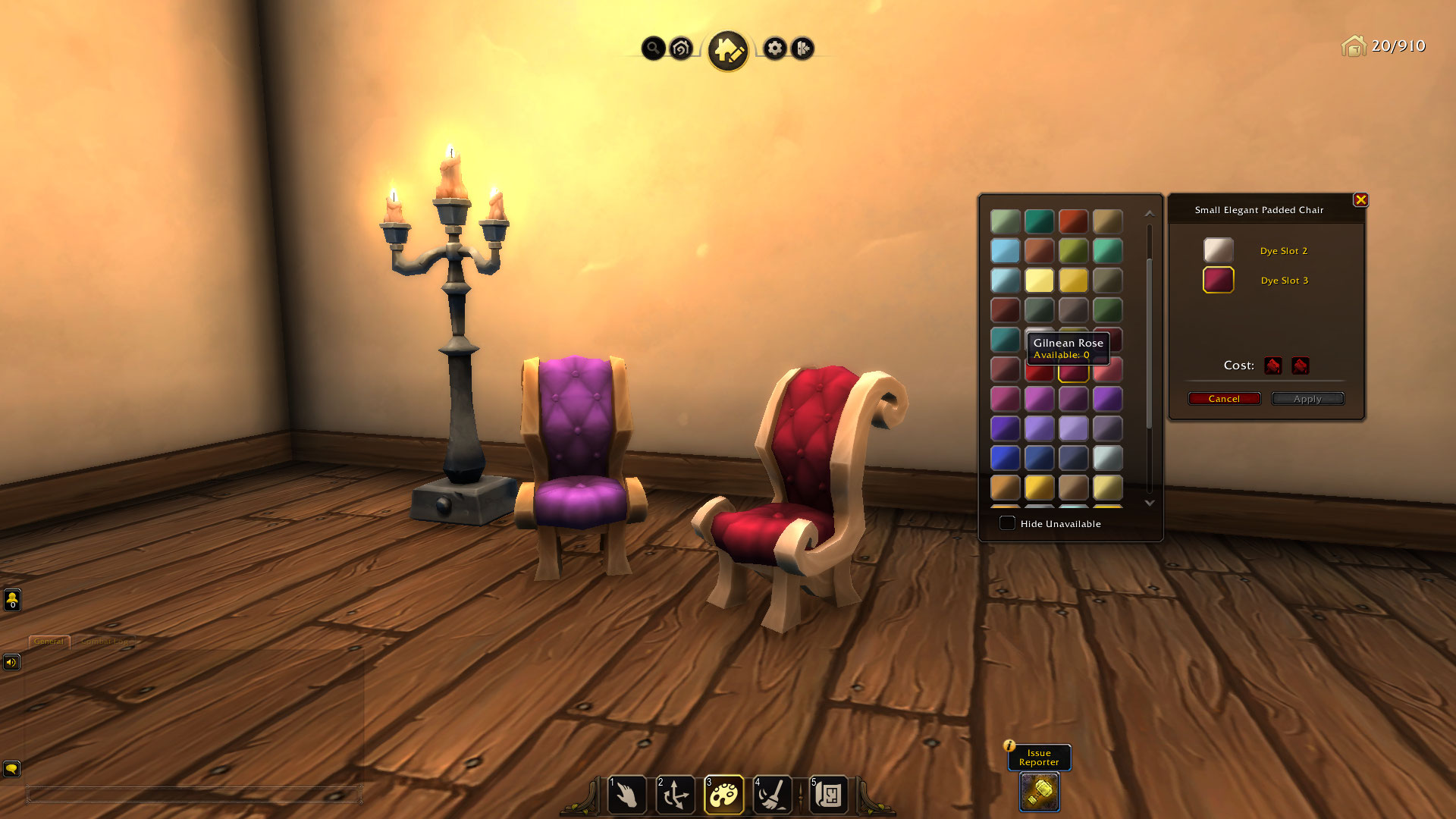1456x819 pixels.
Task: Select the Dye Slot 3 swatch
Action: [1218, 280]
